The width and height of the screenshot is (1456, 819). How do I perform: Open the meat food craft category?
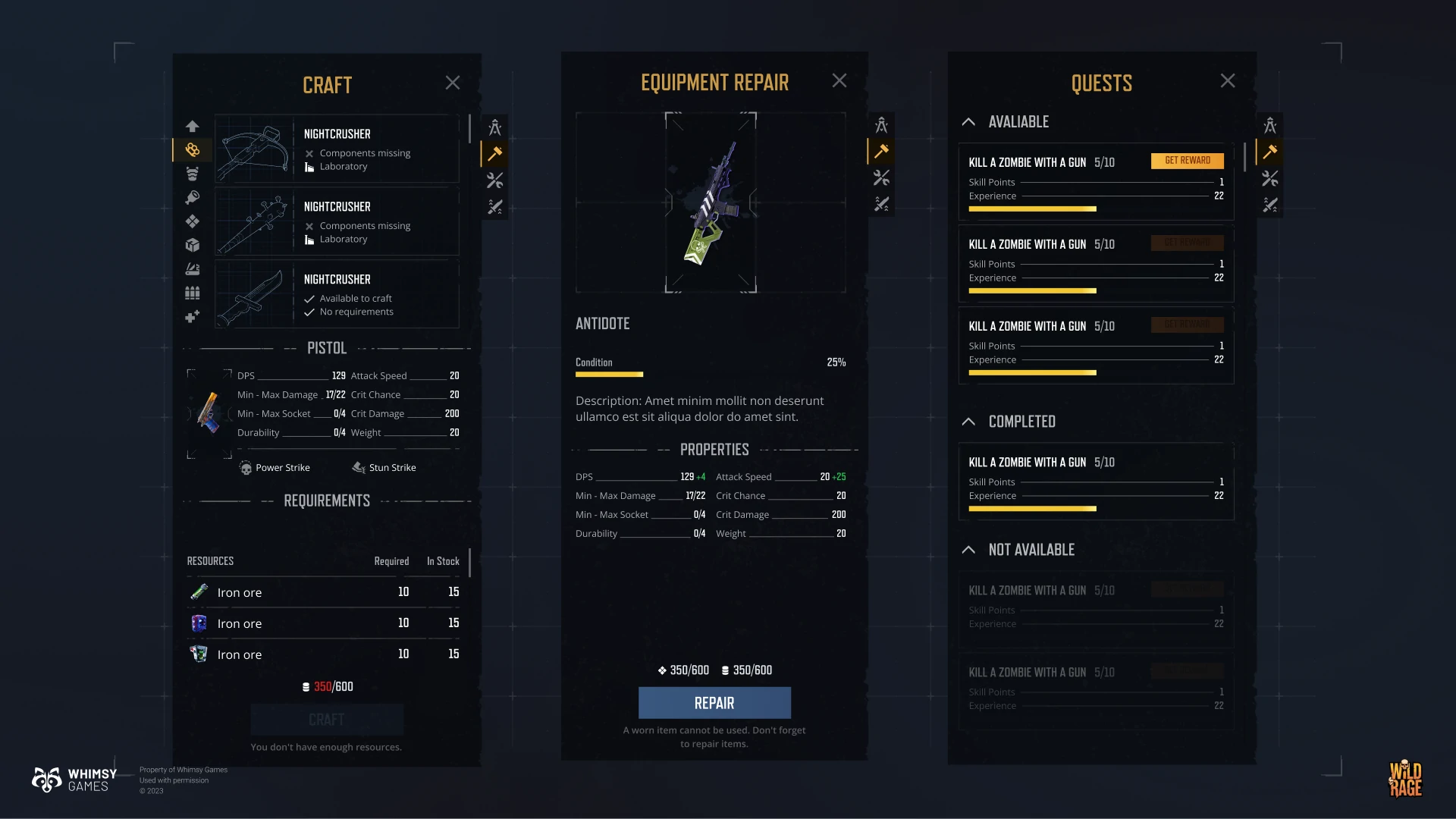(x=193, y=197)
